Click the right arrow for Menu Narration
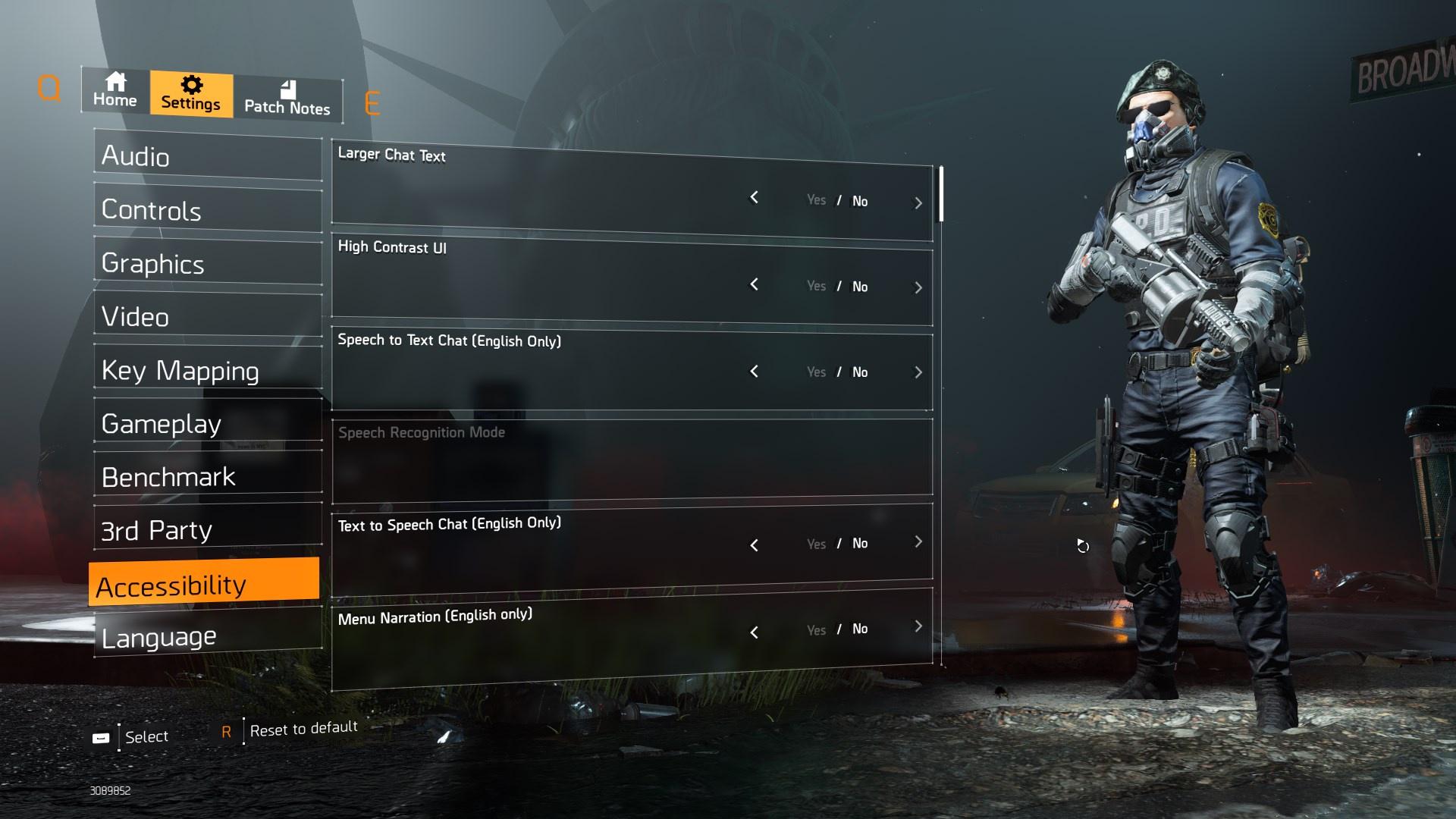The height and width of the screenshot is (819, 1456). tap(918, 626)
